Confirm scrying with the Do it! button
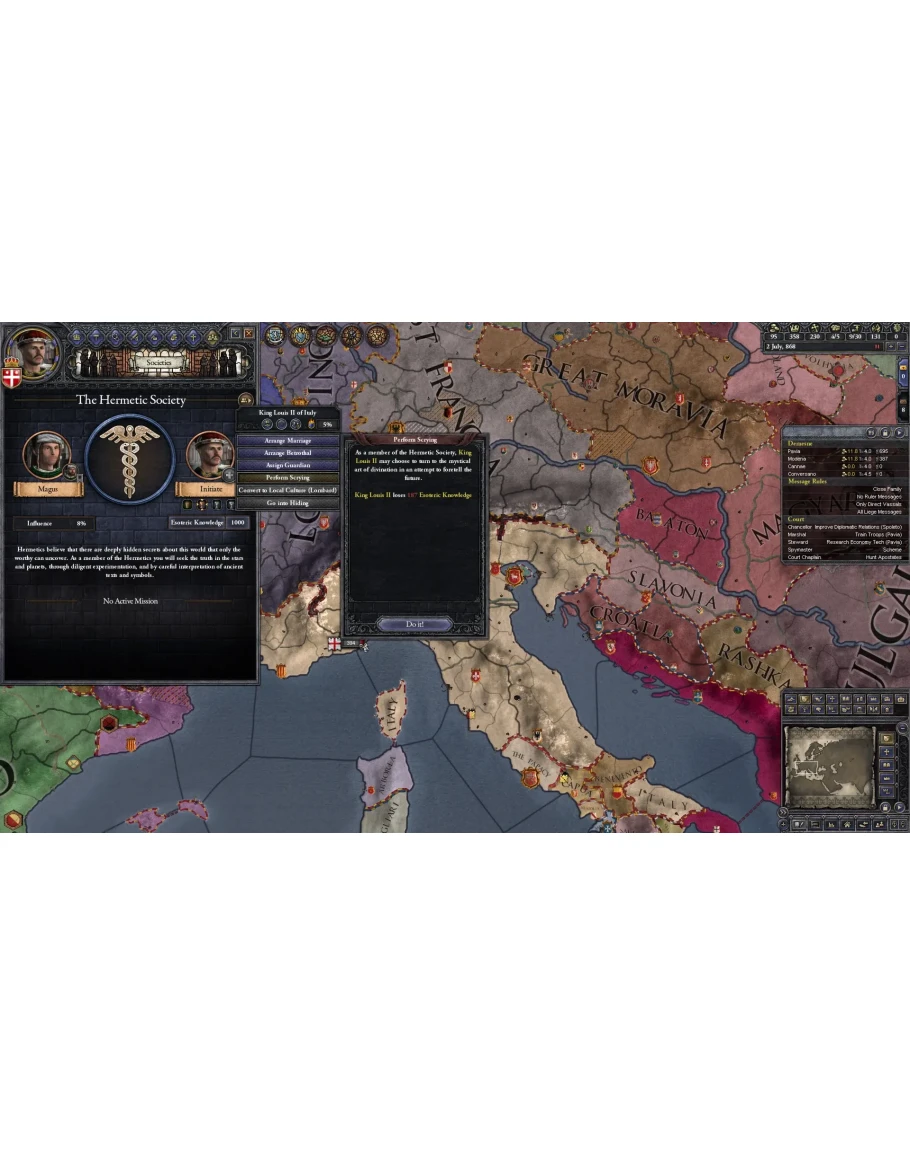 coord(415,624)
